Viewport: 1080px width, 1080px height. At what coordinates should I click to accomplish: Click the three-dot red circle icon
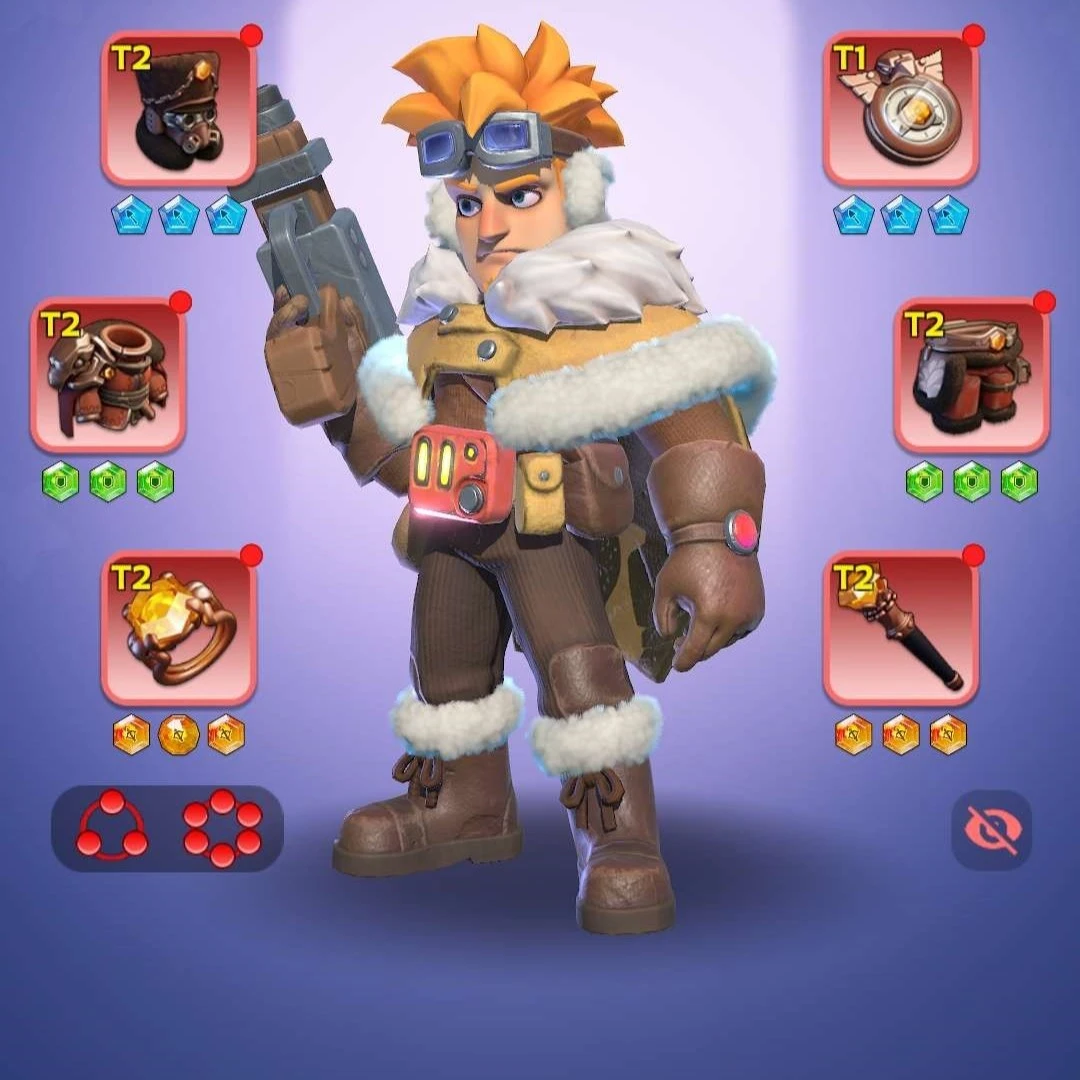click(112, 827)
